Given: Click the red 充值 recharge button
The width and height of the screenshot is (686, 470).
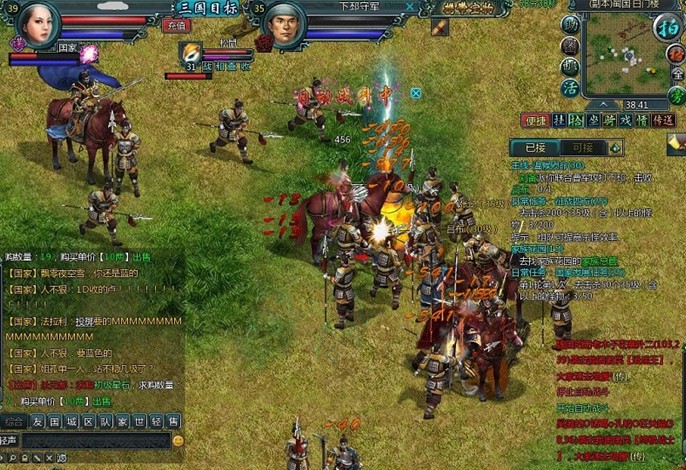Looking at the screenshot, I should [176, 25].
